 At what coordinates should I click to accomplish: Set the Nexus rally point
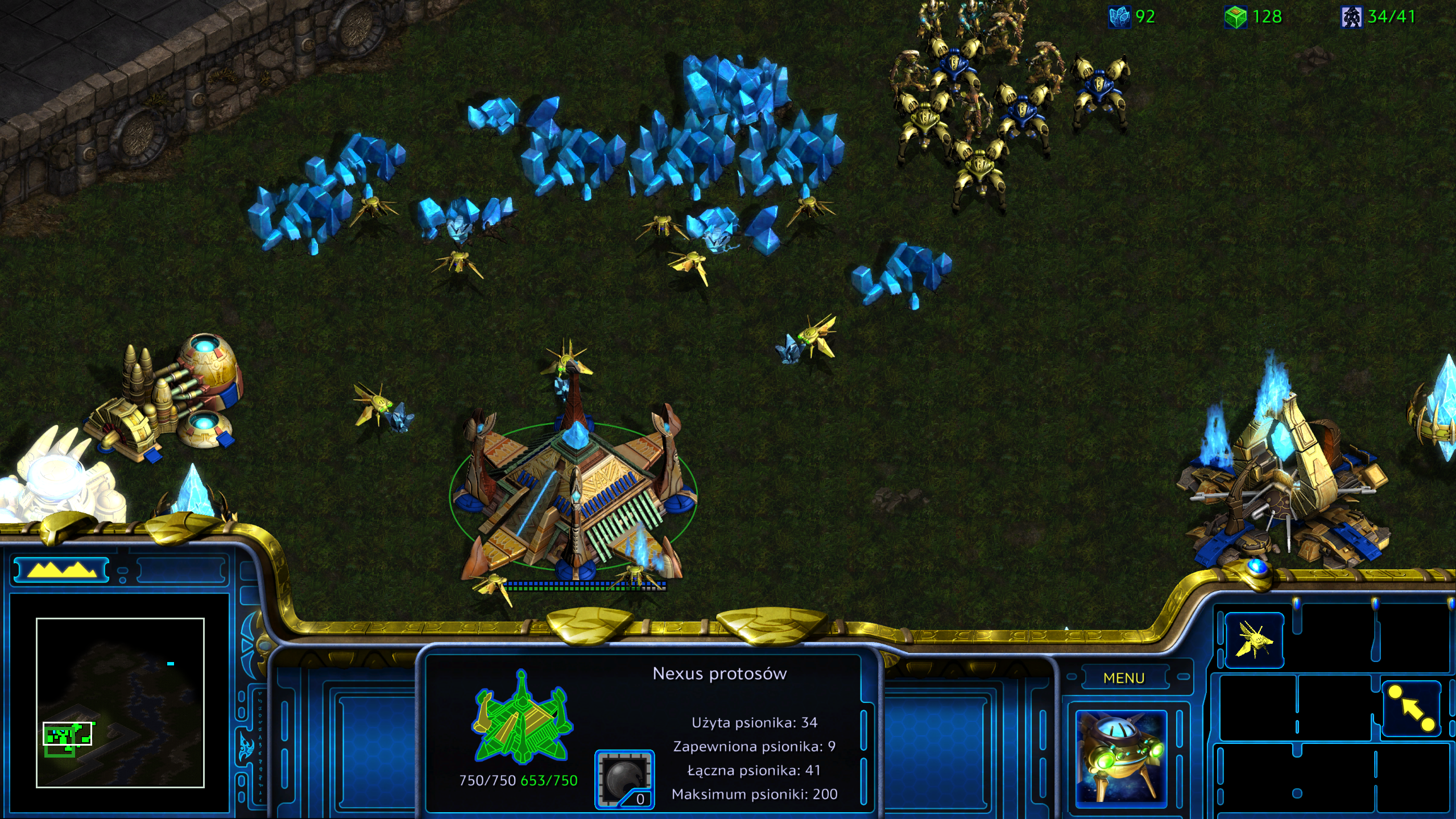[x=1411, y=709]
